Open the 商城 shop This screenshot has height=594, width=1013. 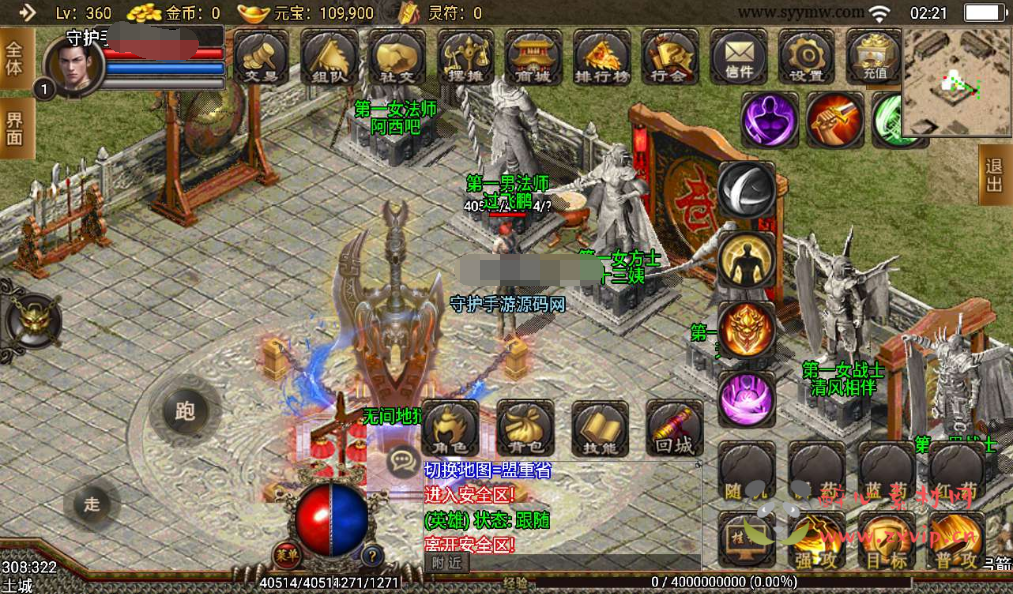pos(534,56)
